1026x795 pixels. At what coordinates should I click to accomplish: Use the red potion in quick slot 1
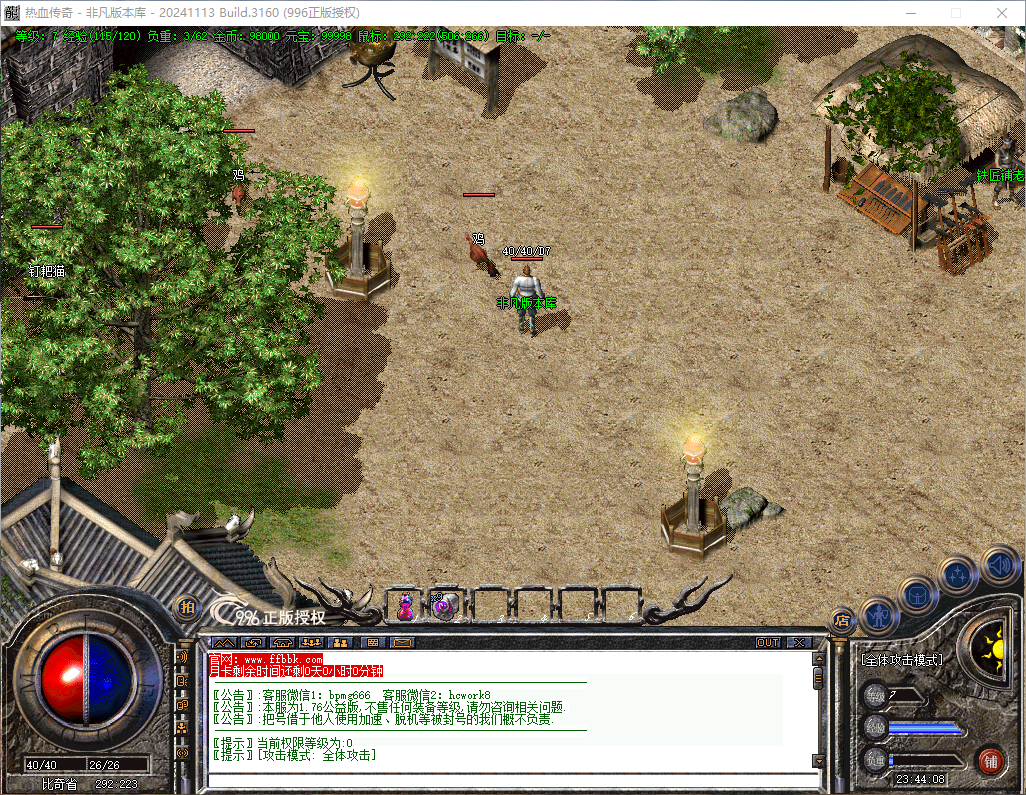coord(406,605)
